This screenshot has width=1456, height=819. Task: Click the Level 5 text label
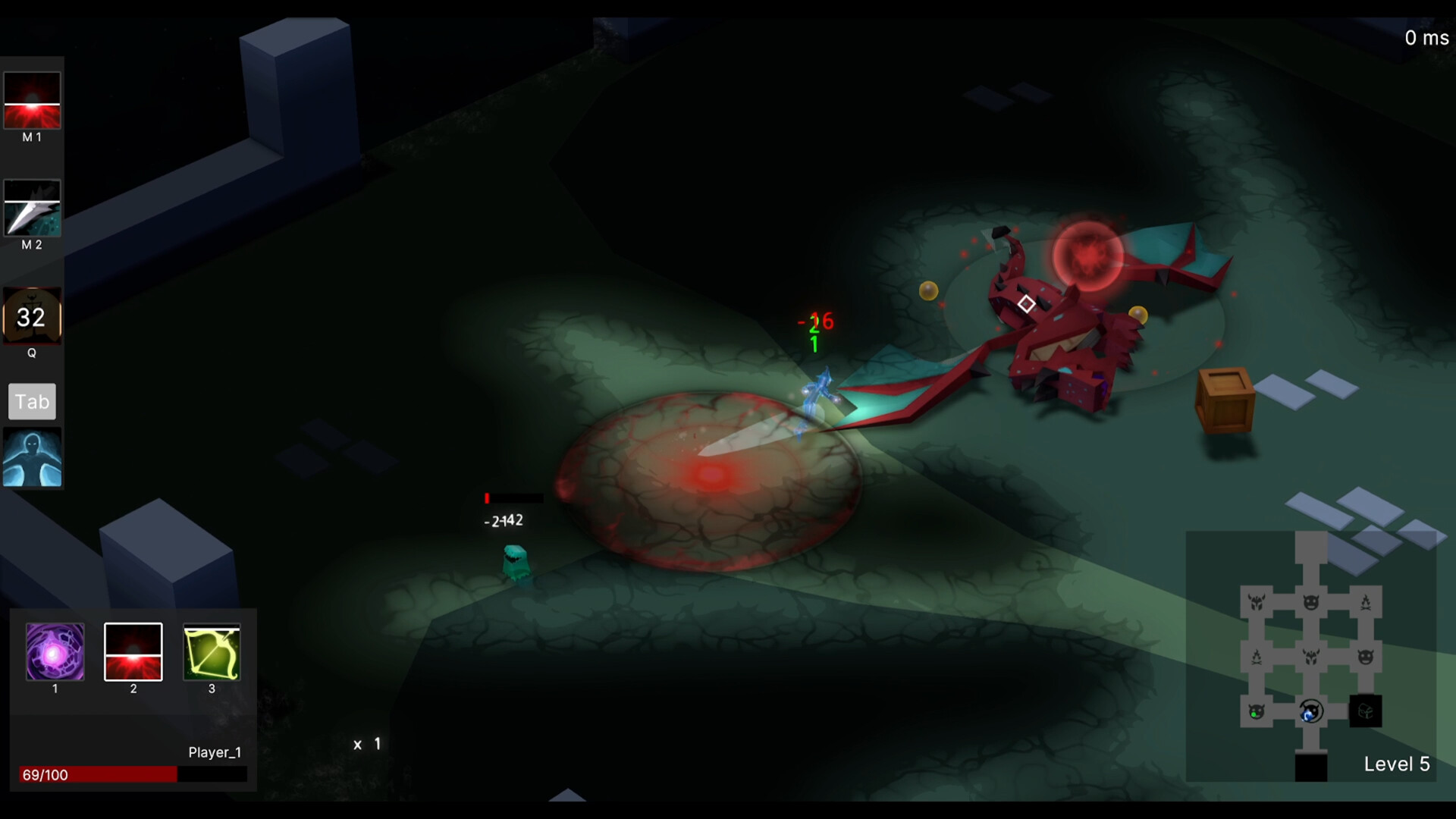(x=1398, y=764)
